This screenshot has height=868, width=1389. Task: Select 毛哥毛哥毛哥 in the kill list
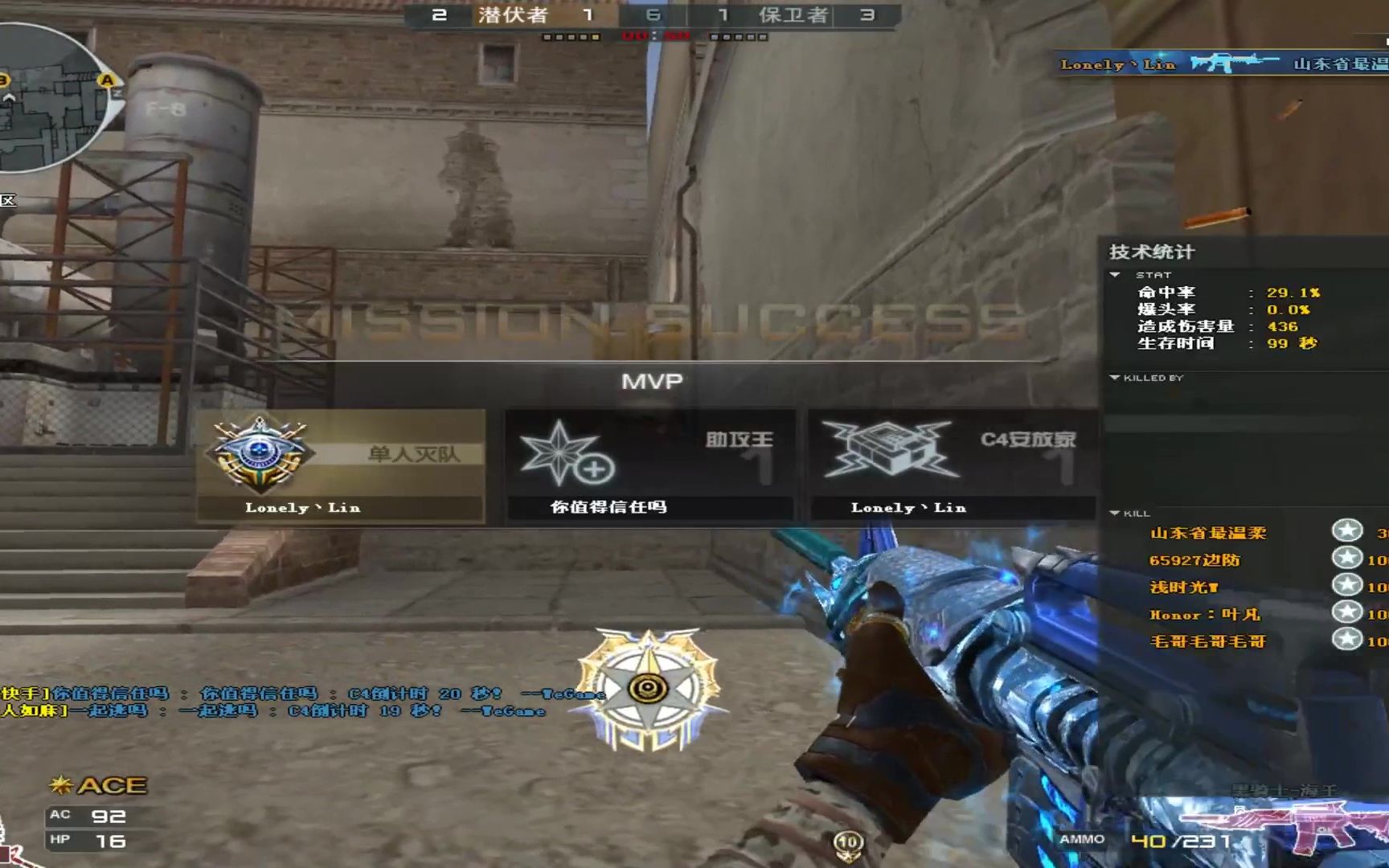click(1207, 641)
